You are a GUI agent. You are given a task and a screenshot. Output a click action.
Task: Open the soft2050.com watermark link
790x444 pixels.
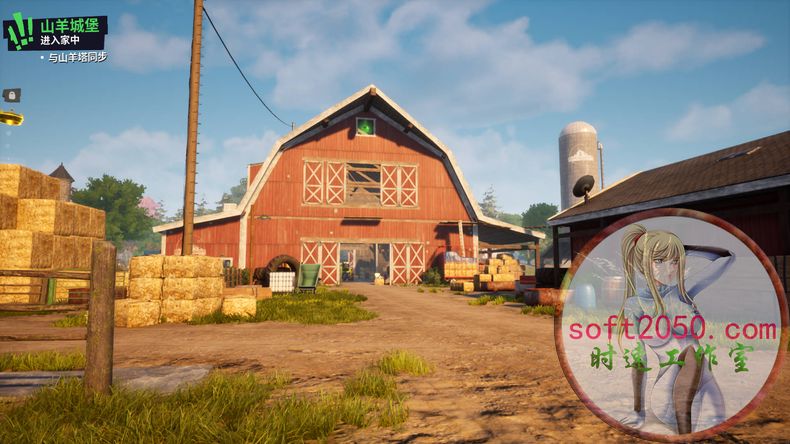[x=671, y=329]
